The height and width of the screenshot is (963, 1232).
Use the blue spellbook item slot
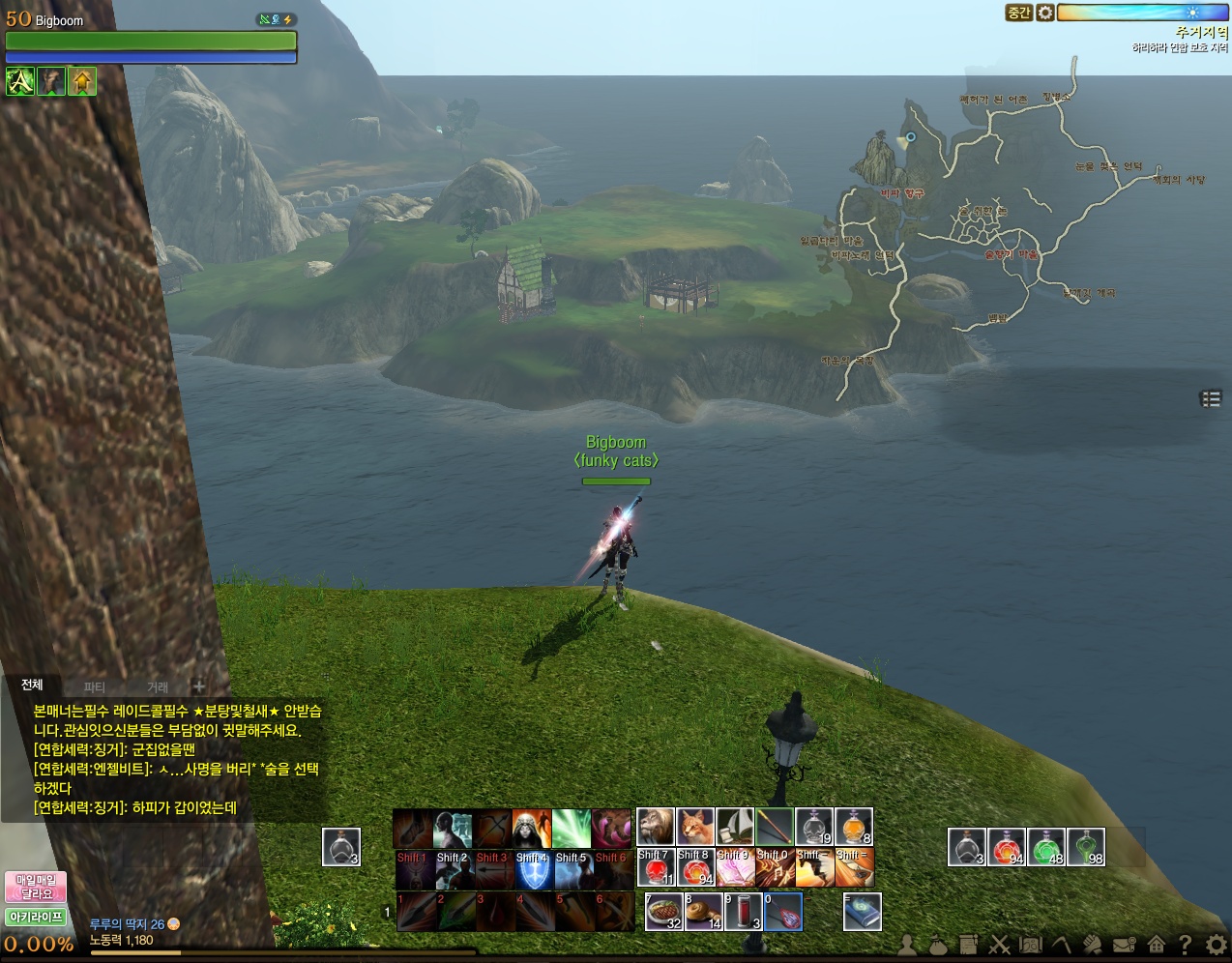point(863,912)
